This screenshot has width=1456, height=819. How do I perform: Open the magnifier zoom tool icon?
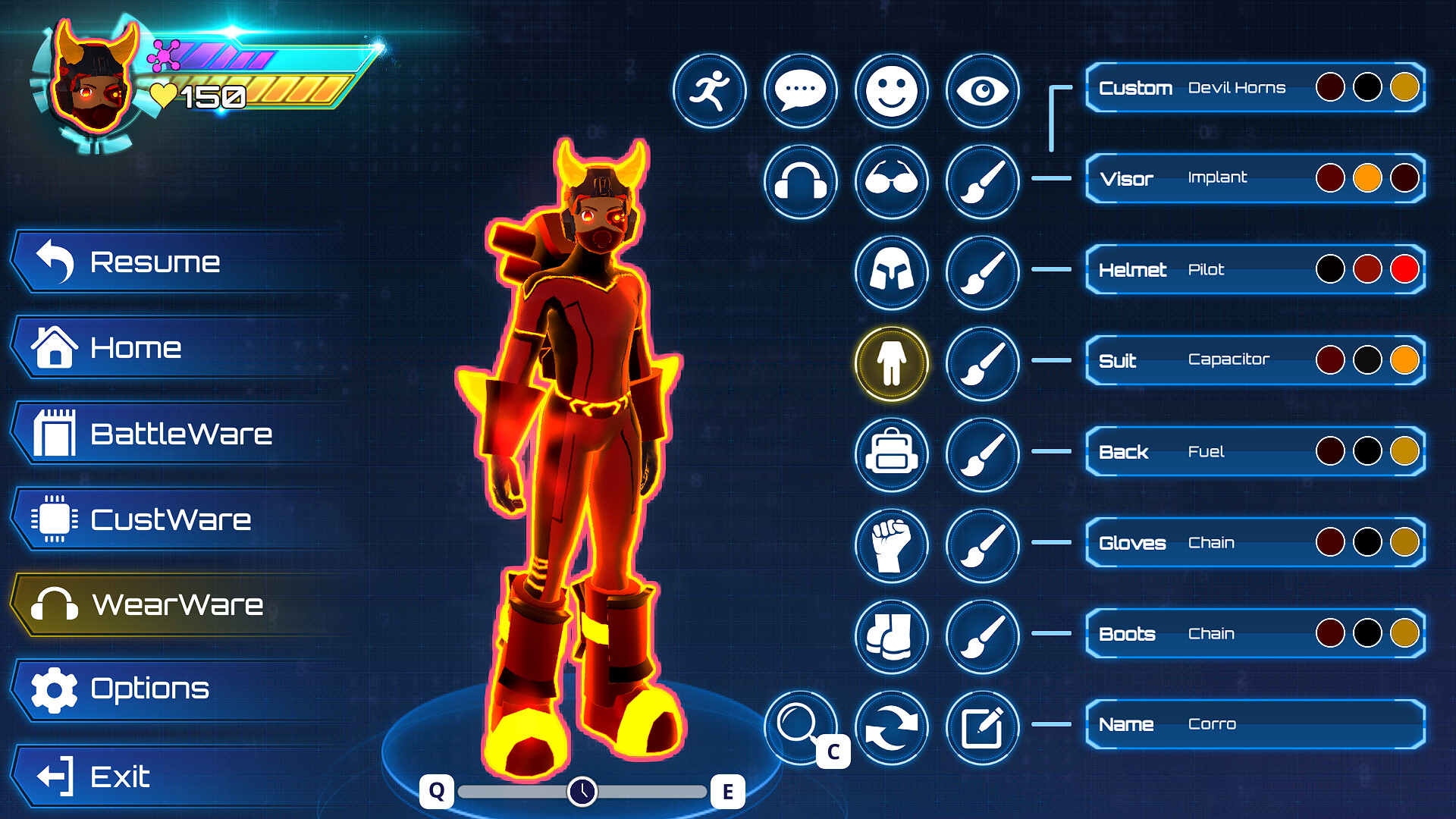pyautogui.click(x=801, y=726)
